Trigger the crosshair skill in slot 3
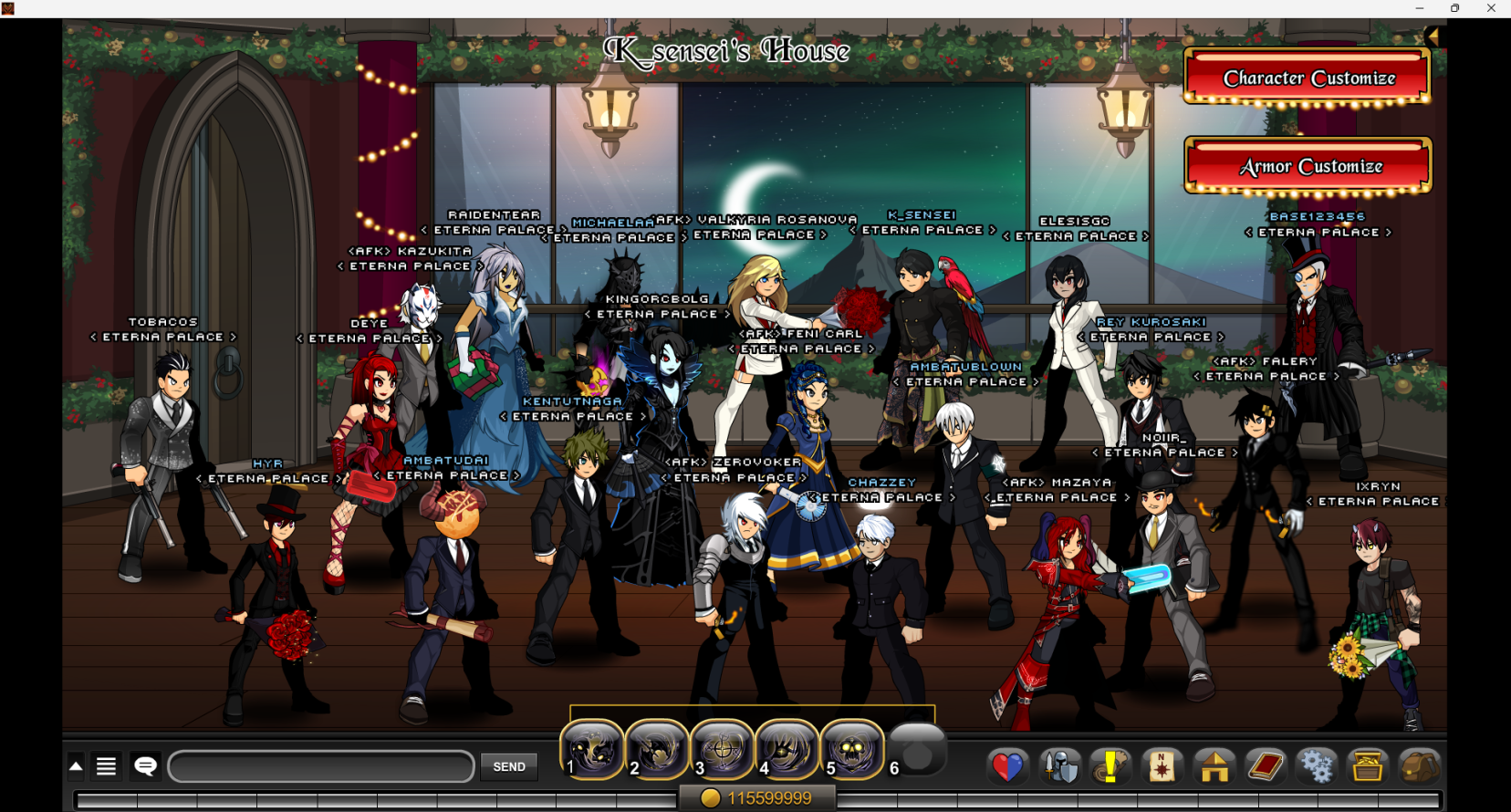This screenshot has width=1511, height=812. (x=722, y=750)
